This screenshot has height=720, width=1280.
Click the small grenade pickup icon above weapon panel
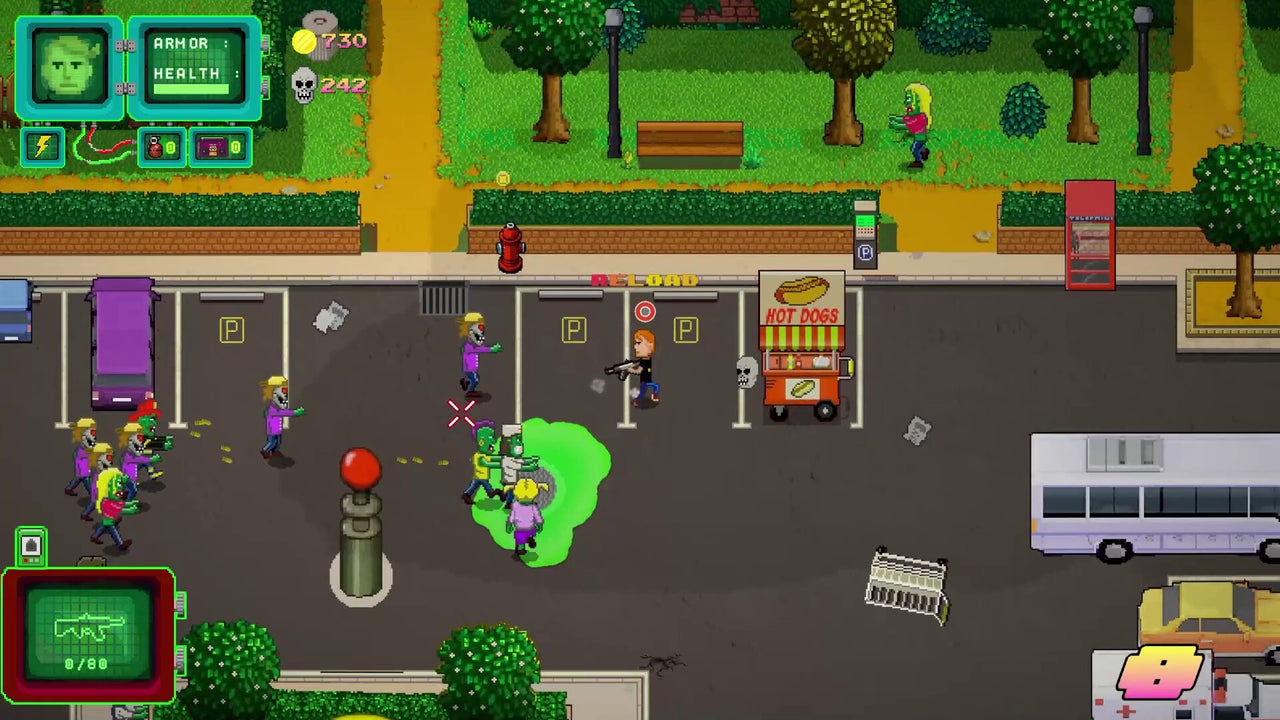[x=30, y=545]
